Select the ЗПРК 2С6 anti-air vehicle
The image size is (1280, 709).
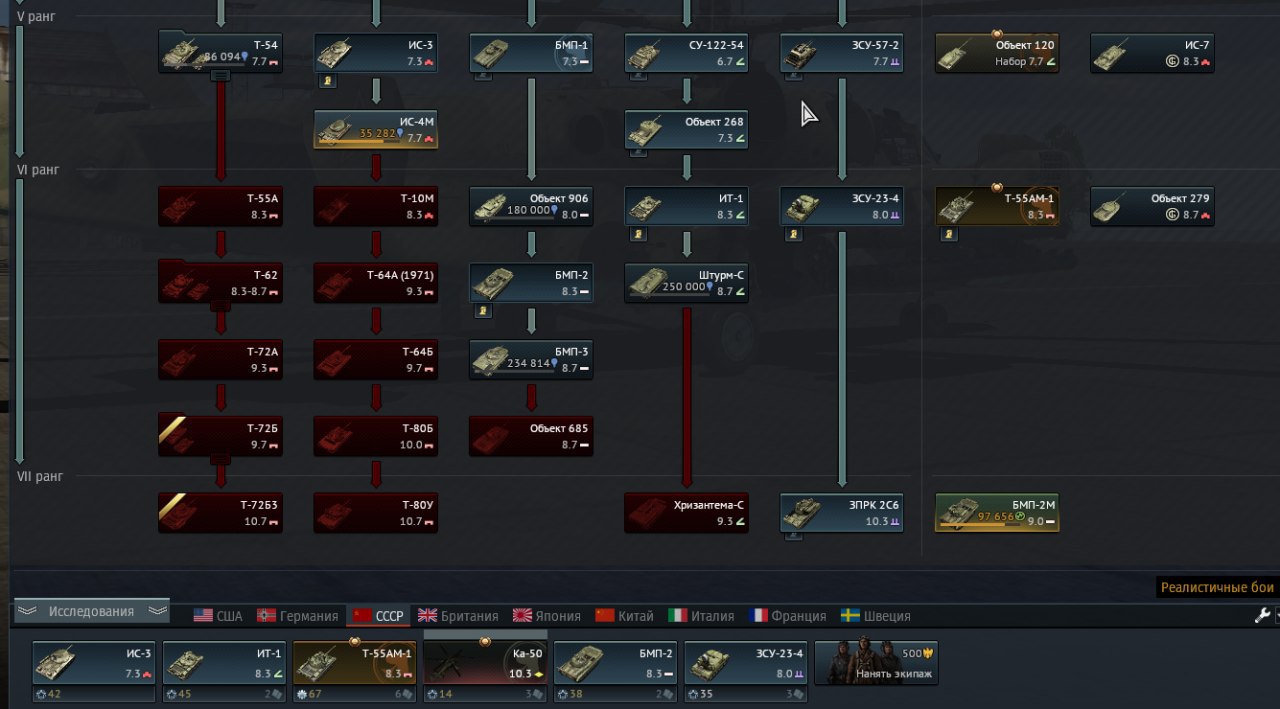coord(841,512)
